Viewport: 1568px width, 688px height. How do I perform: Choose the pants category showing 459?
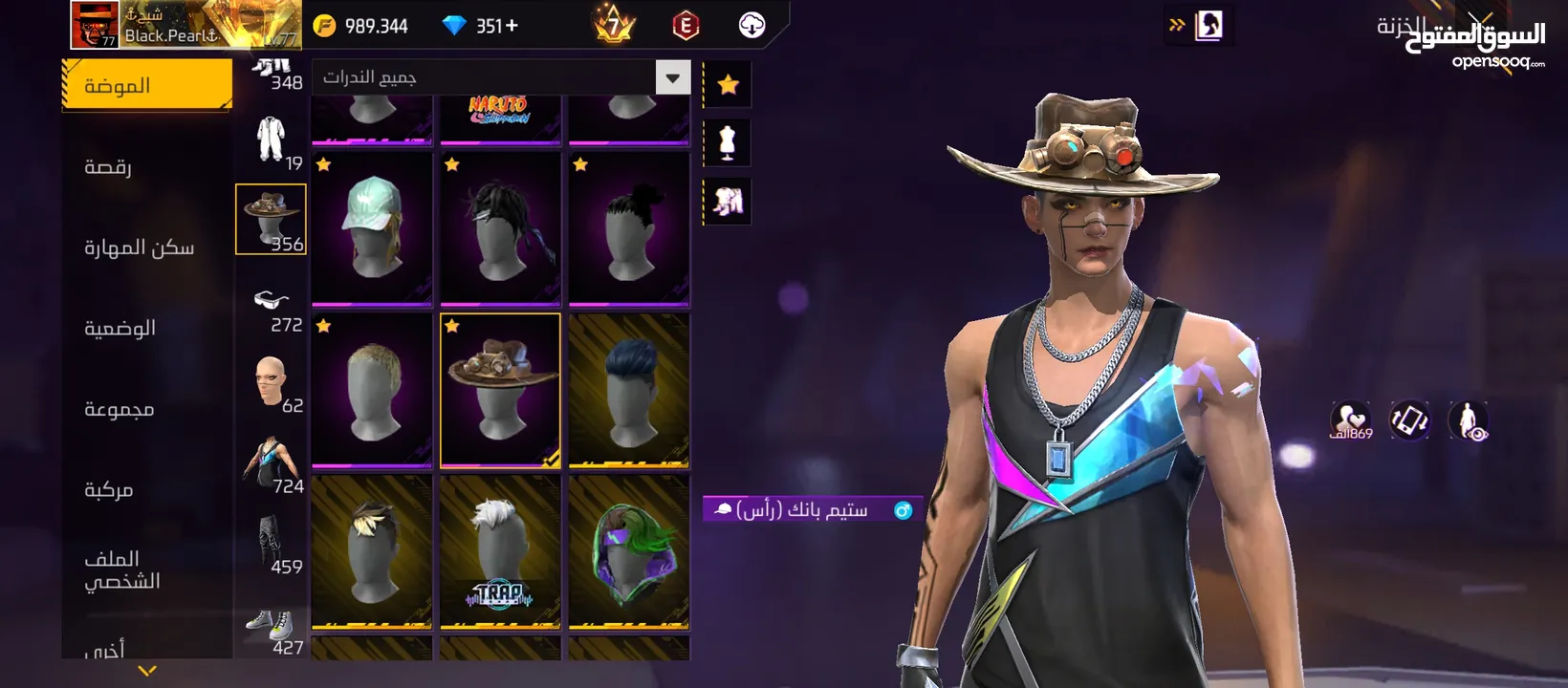(272, 545)
